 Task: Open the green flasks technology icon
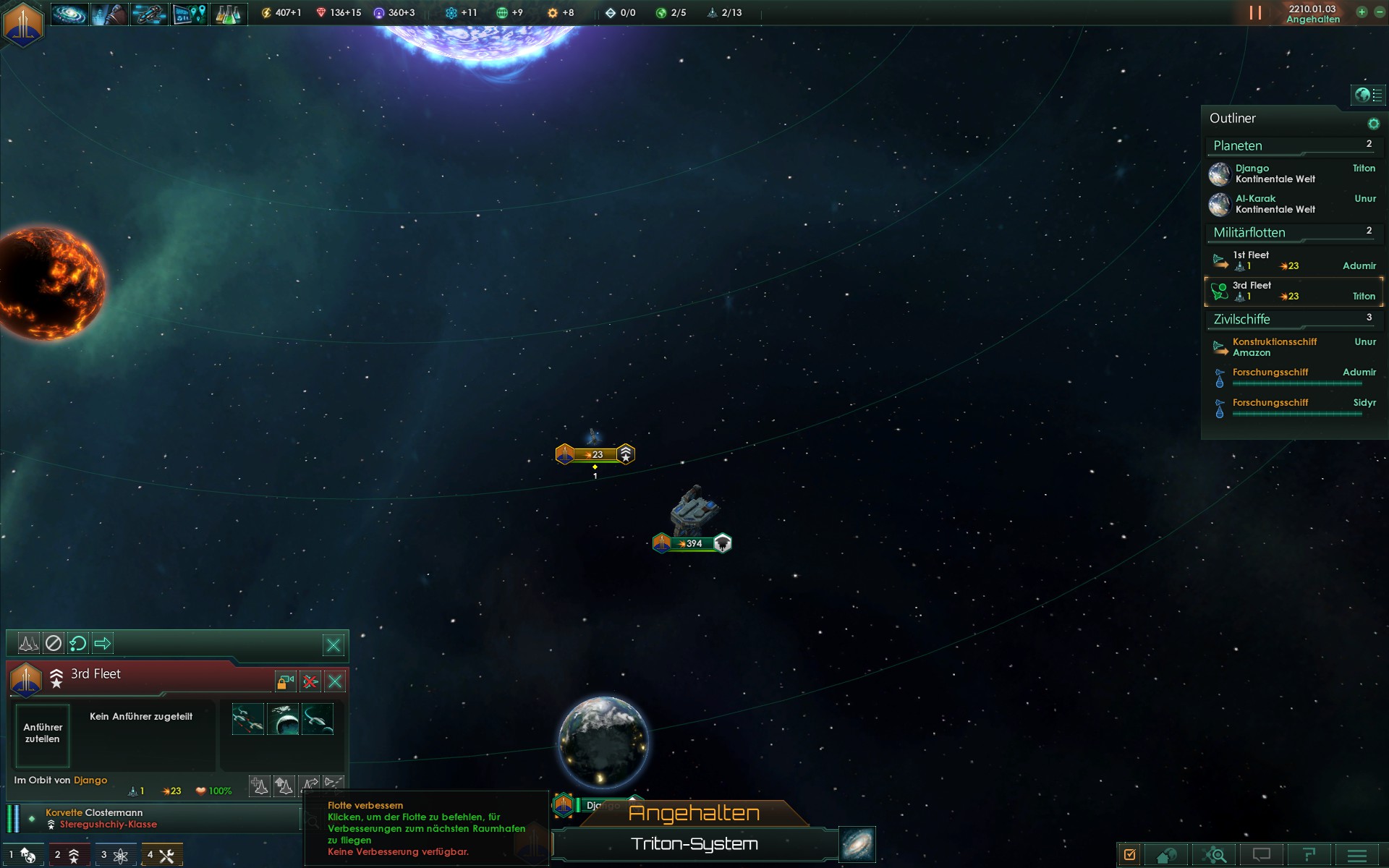coord(228,13)
